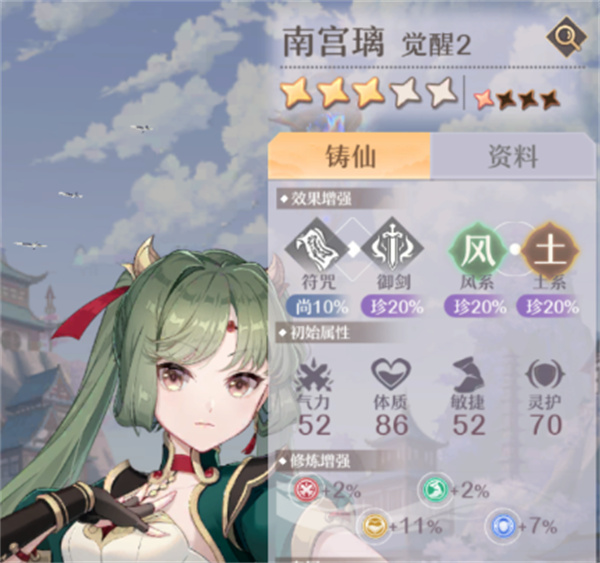600x563 pixels.
Task: Inspect the 敏捷 attribute icon
Action: click(x=468, y=376)
